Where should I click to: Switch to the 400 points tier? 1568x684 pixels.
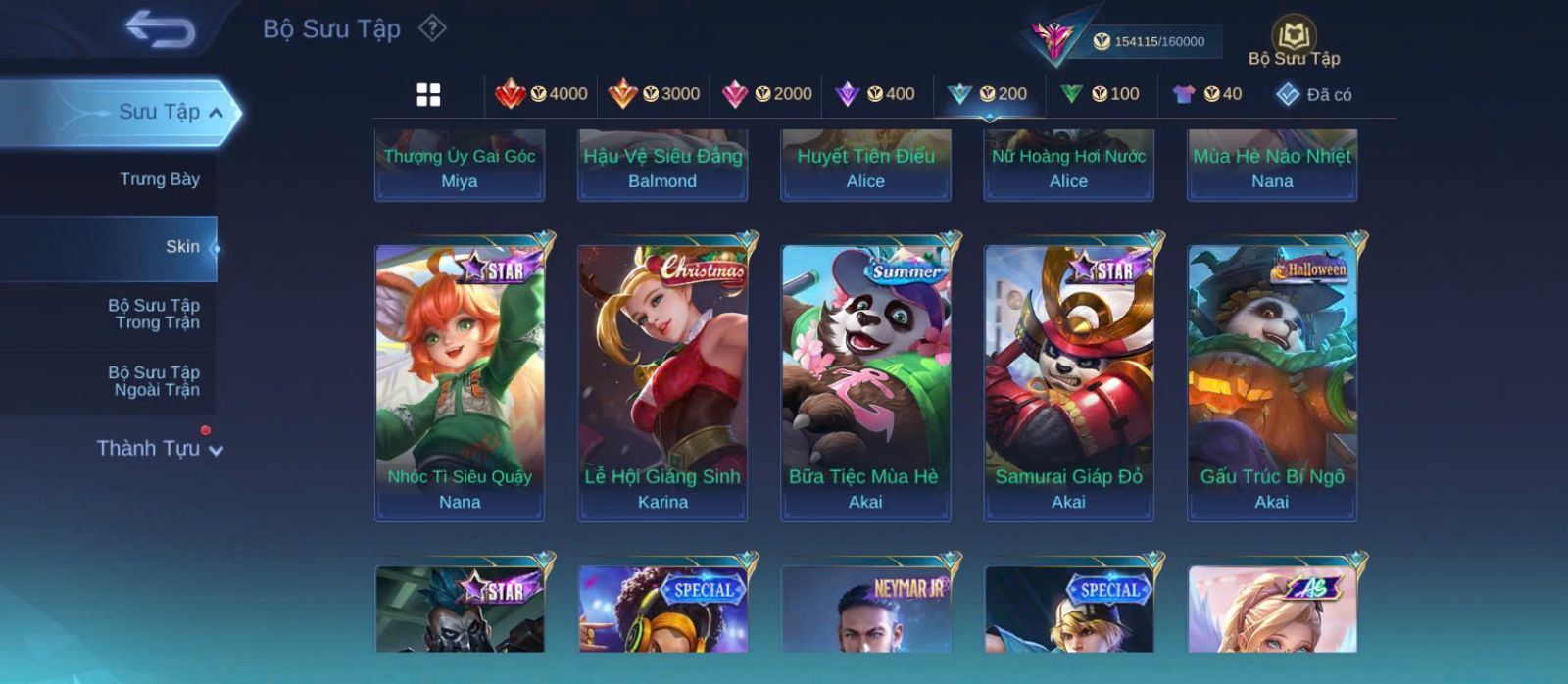pos(875,94)
